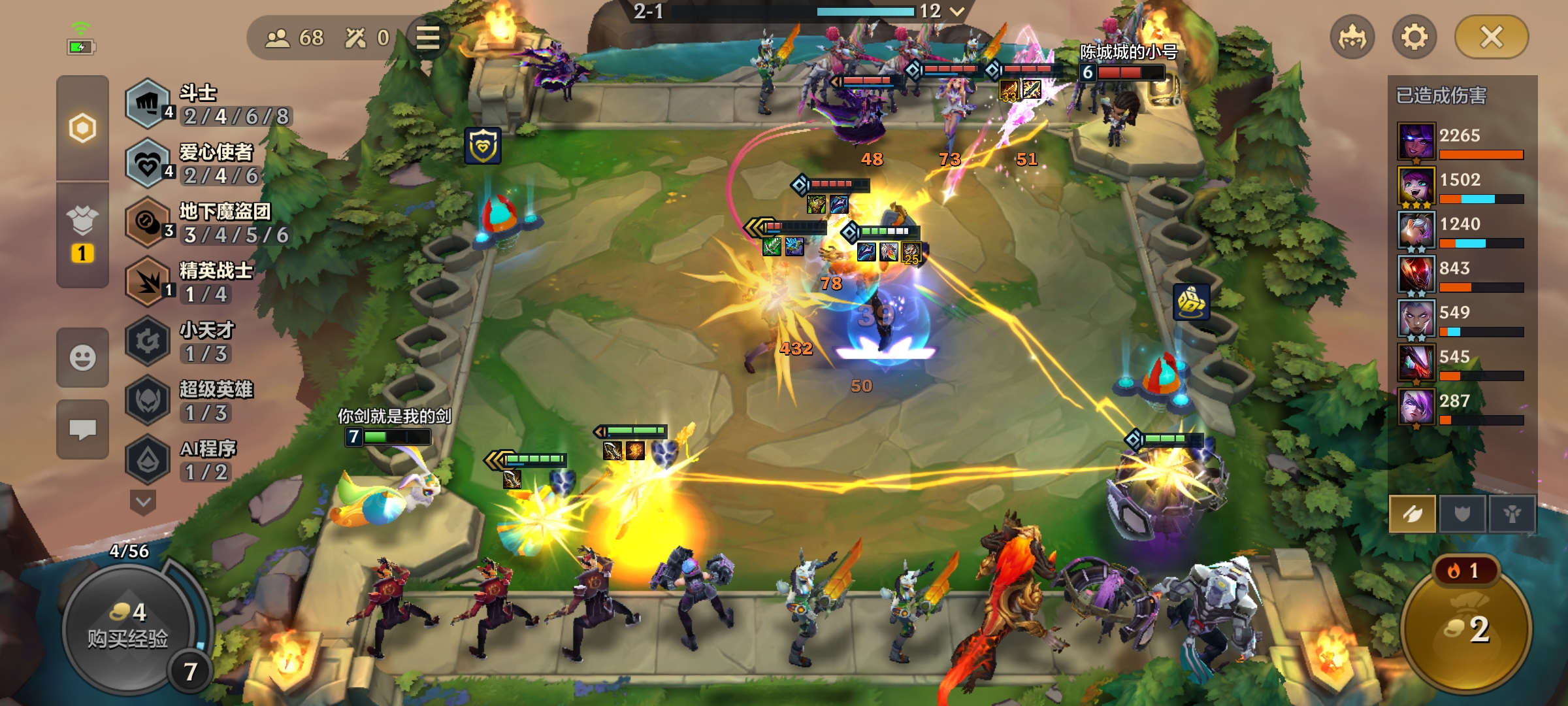Expand the stage 2-1 round dropdown
Image resolution: width=1568 pixels, height=706 pixels.
(957, 11)
